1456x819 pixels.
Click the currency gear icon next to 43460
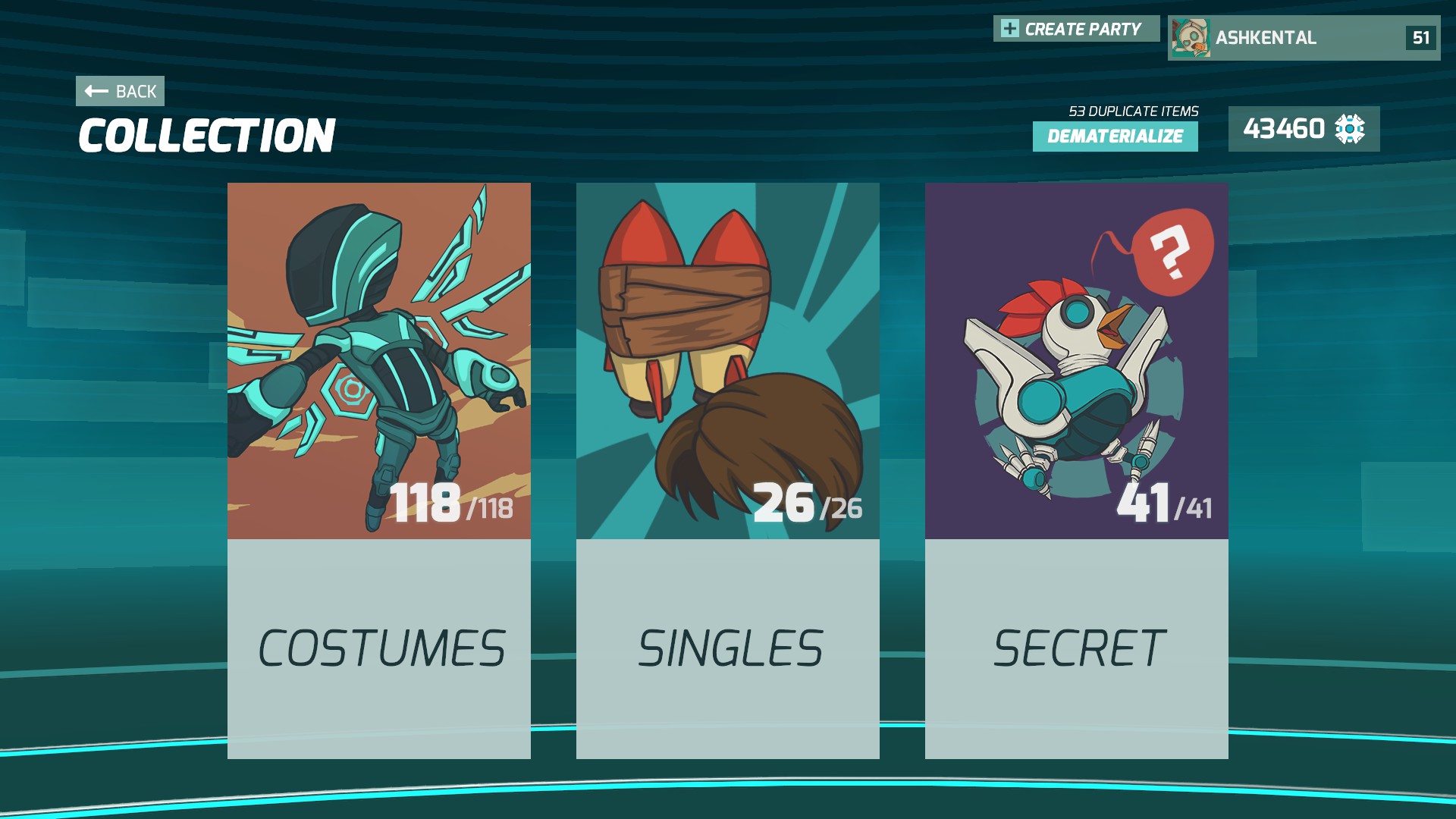(1351, 130)
